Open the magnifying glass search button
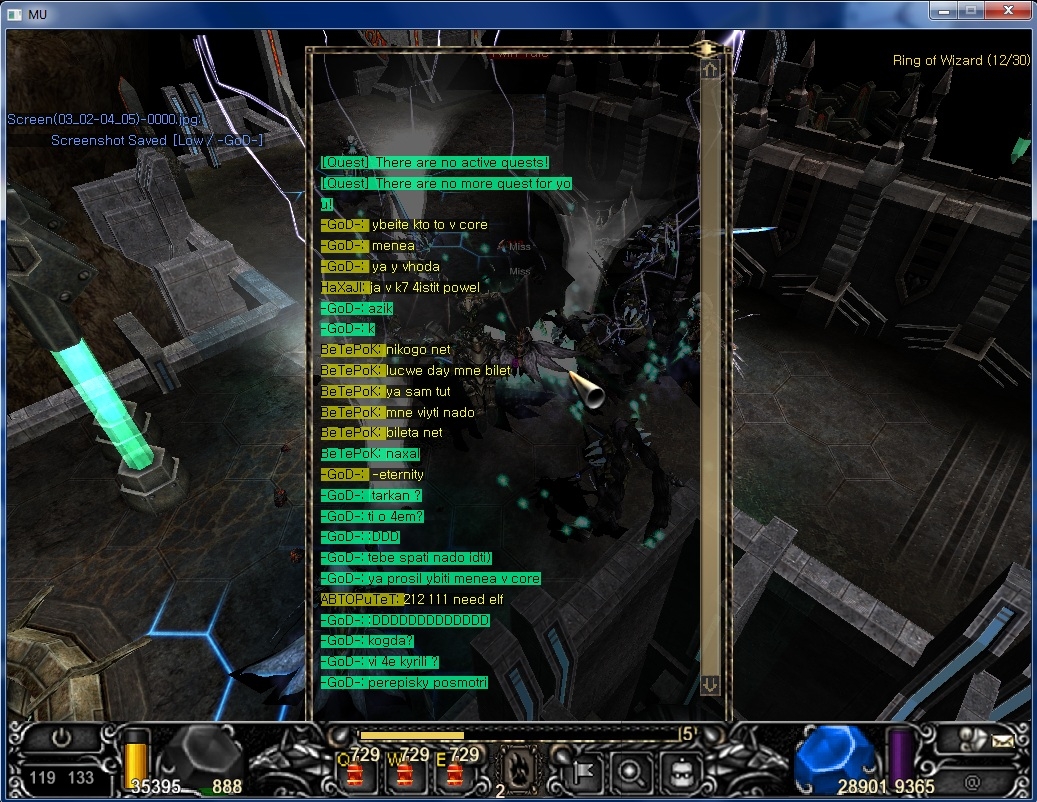The width and height of the screenshot is (1037, 802). 632,771
